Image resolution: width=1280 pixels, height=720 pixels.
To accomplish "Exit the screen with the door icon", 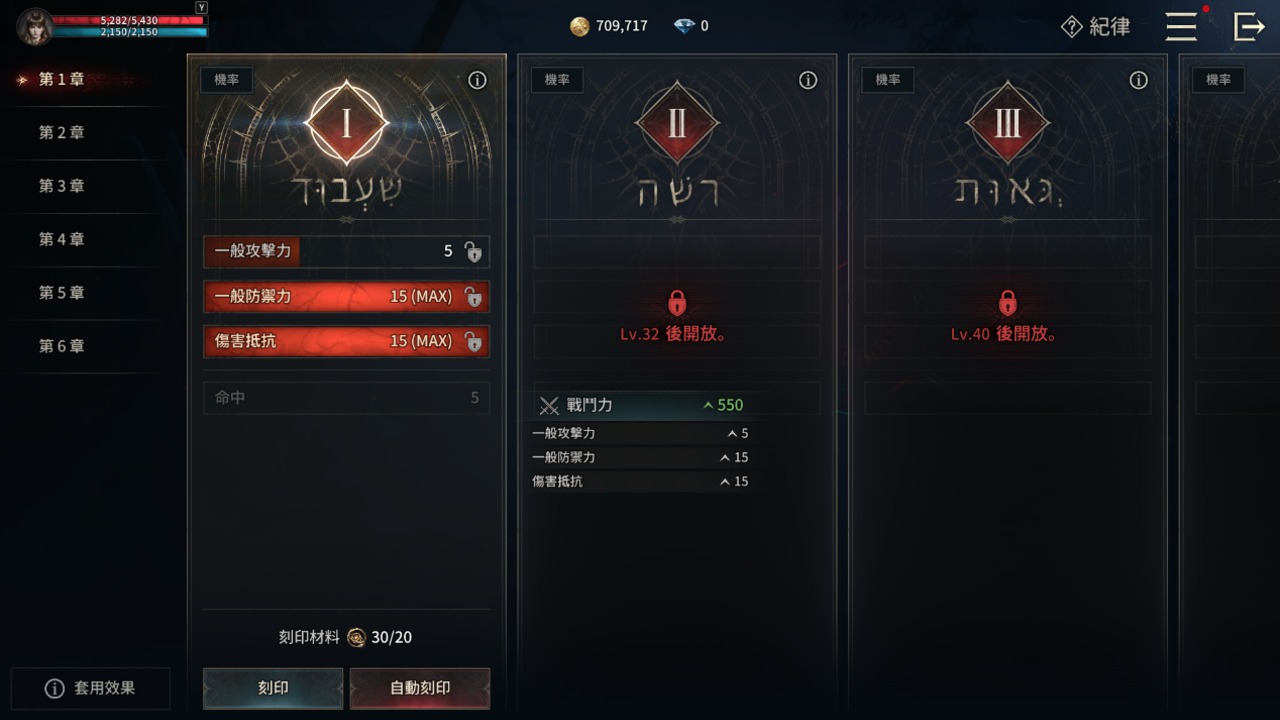I will 1249,26.
